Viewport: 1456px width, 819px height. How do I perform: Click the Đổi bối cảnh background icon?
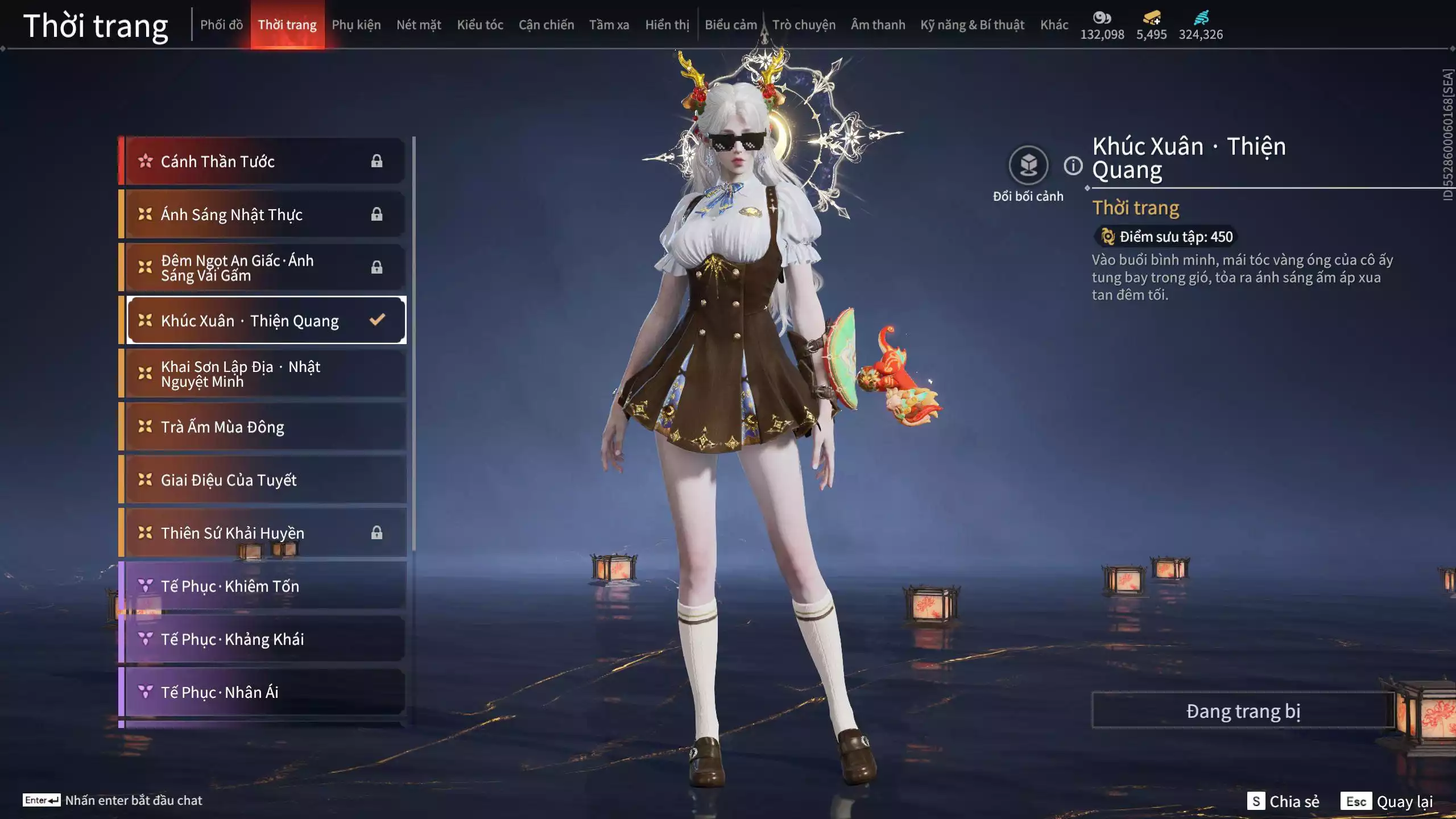tap(1028, 166)
